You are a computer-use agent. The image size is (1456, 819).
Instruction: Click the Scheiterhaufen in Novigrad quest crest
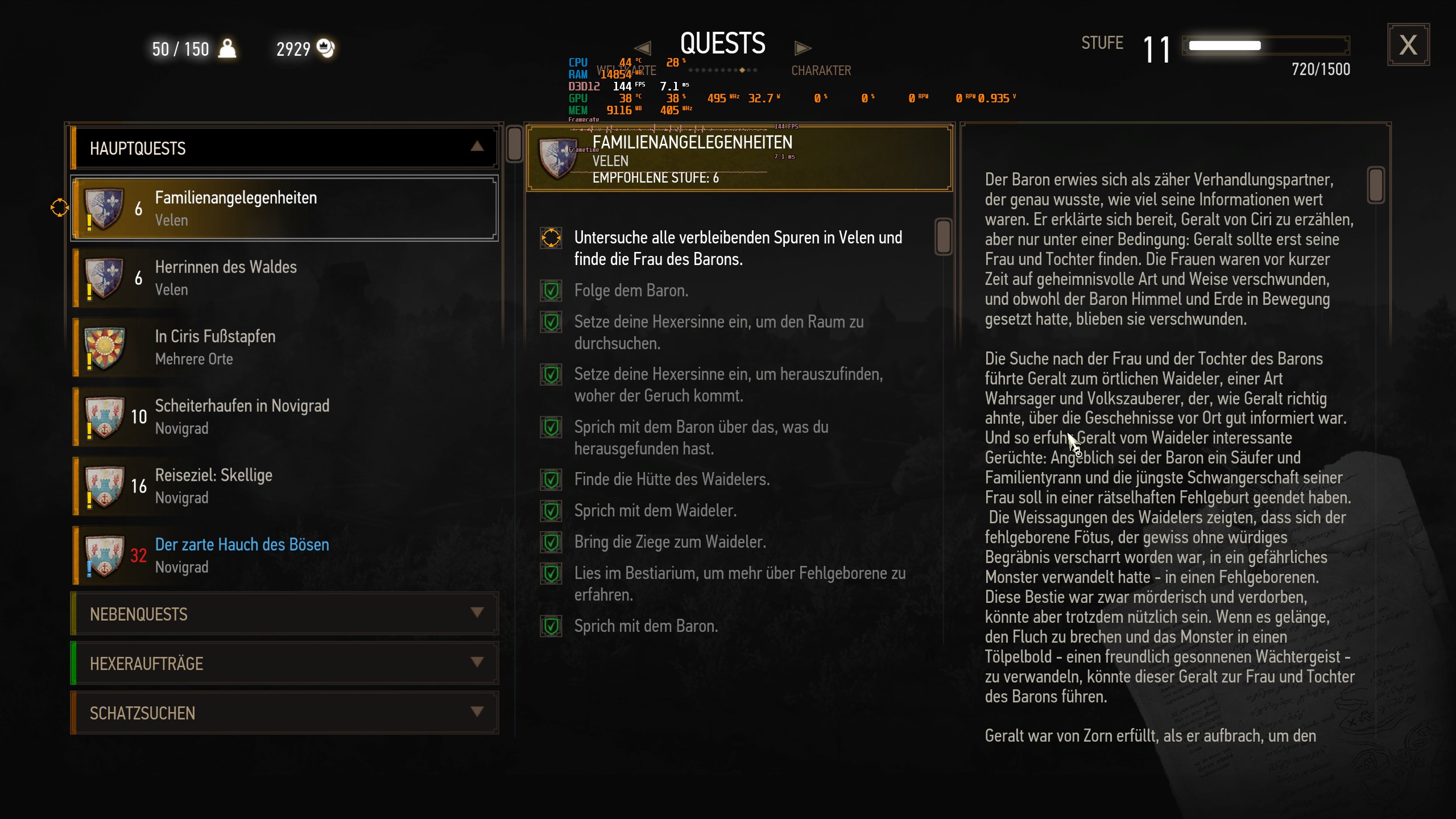click(105, 417)
